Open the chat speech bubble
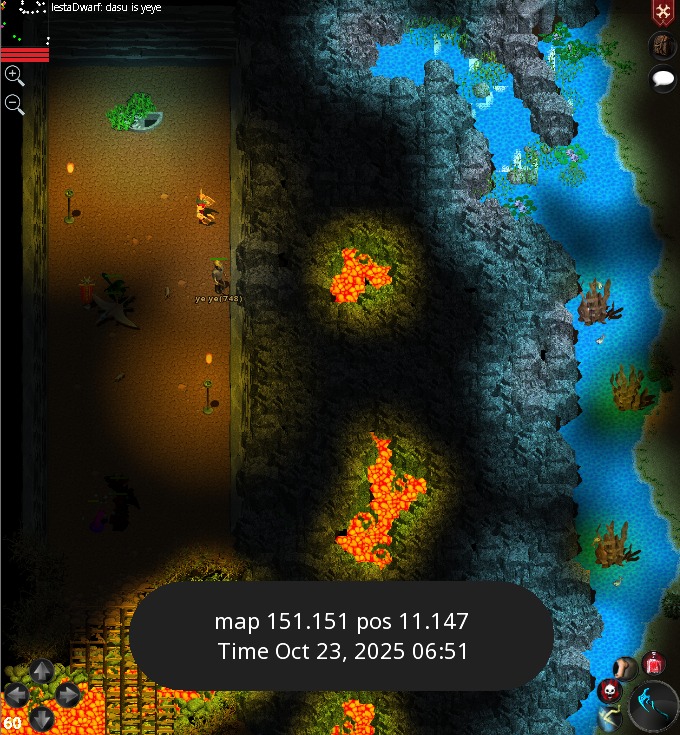The height and width of the screenshot is (735, 680). coord(662,78)
